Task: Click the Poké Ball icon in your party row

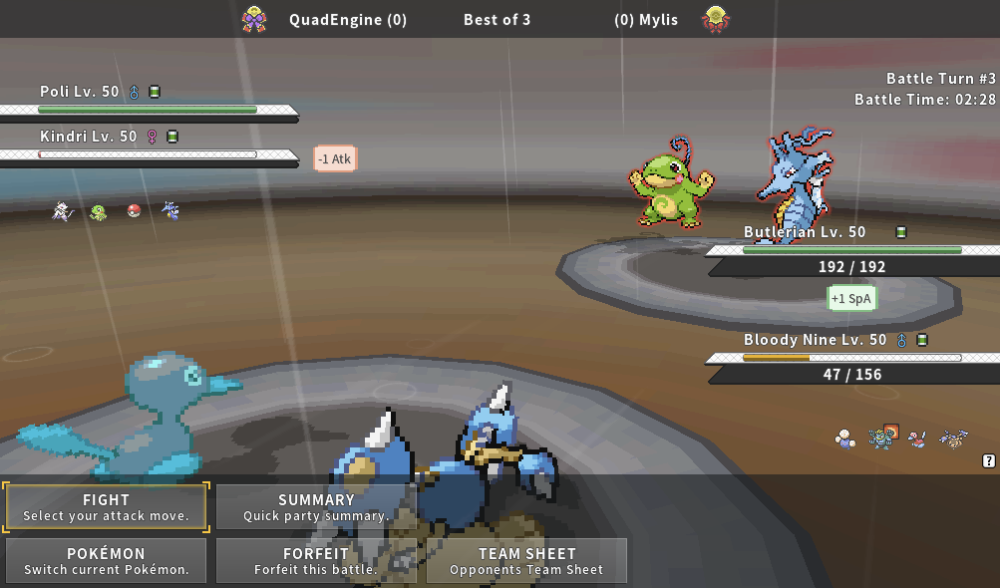Action: point(134,211)
